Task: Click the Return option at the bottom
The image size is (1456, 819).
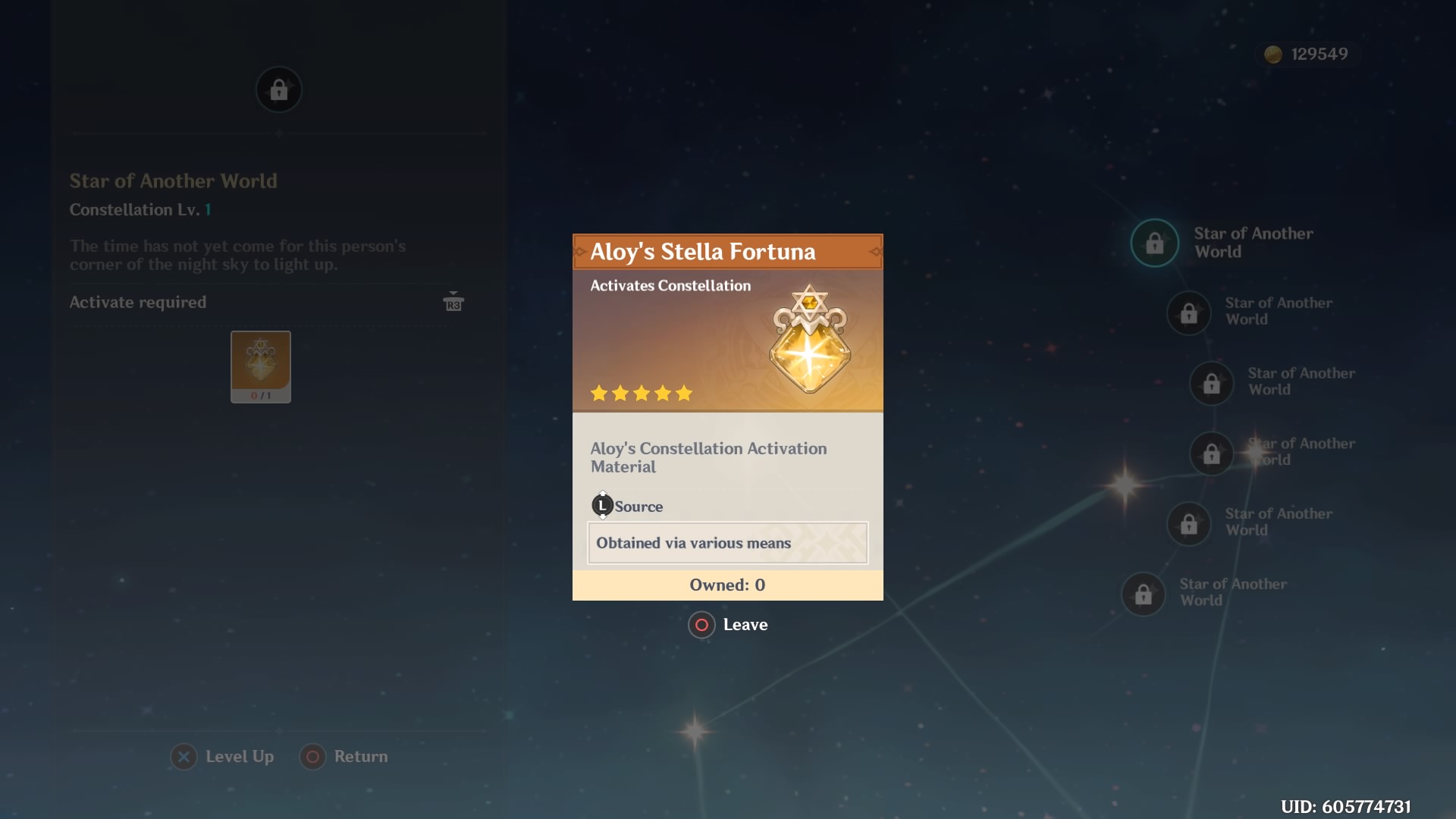Action: pyautogui.click(x=344, y=756)
